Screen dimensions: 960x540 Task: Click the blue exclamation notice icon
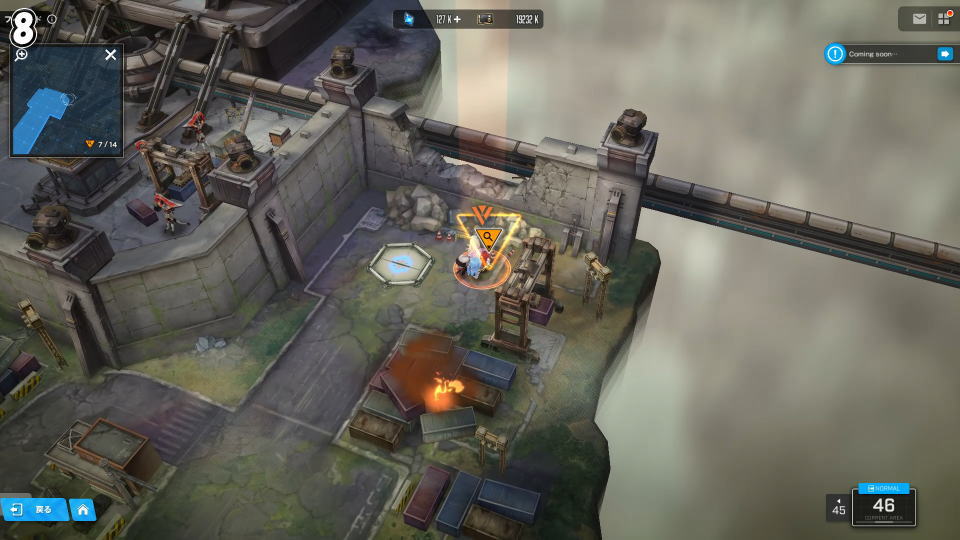tap(835, 54)
